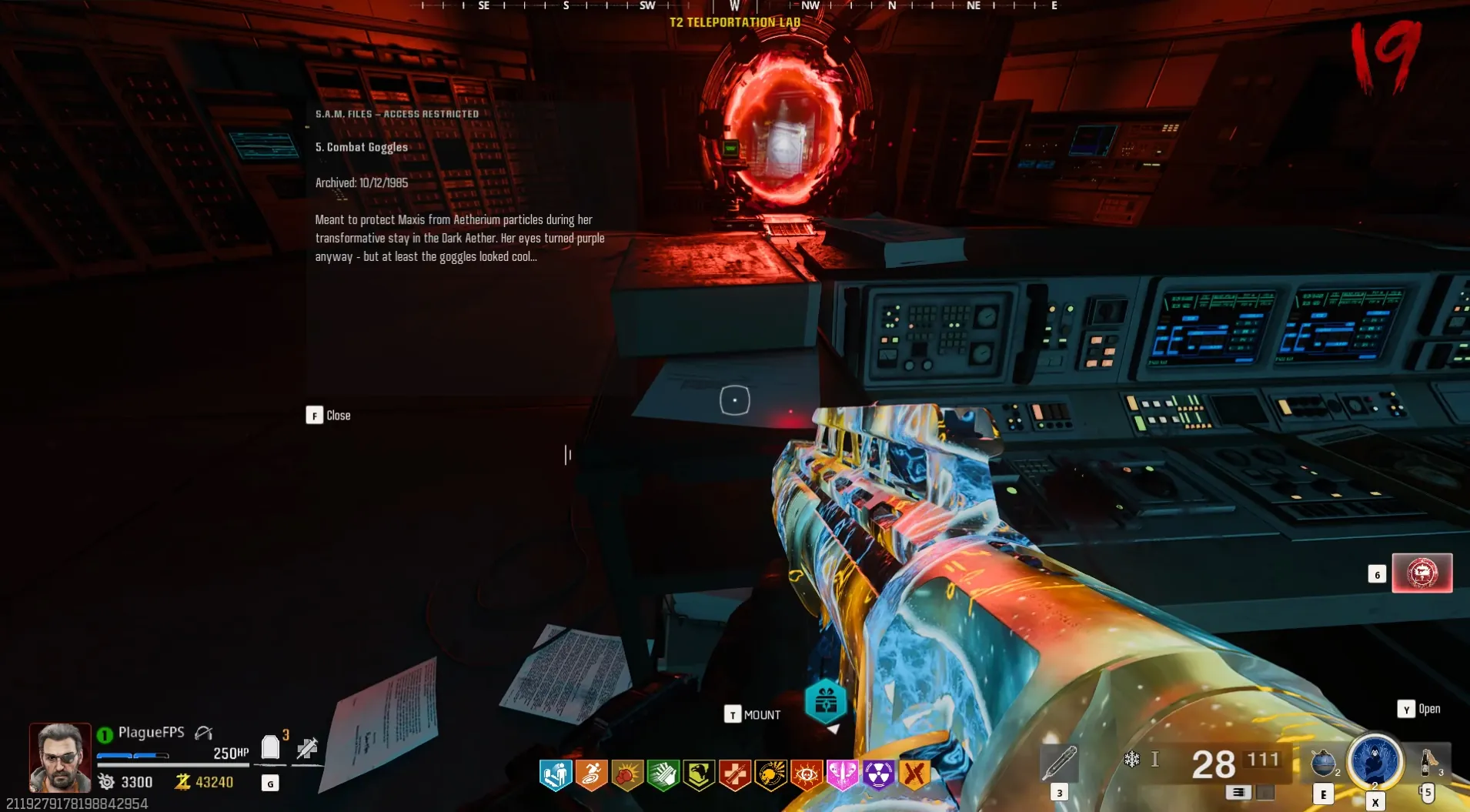Choose the skull-eye Death Perception perk icon
This screenshot has height=812, width=1470.
(807, 774)
